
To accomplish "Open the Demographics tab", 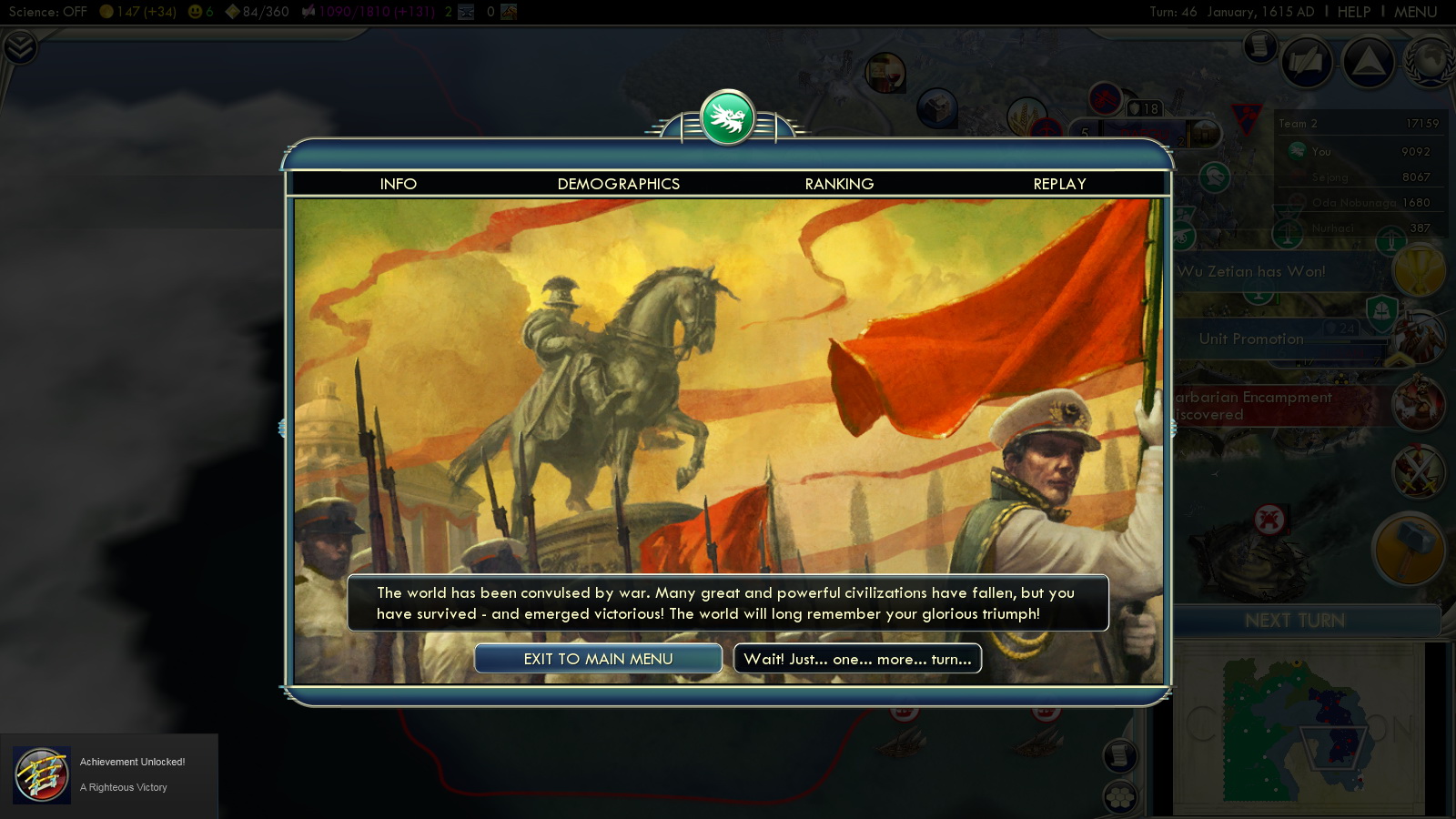I will [x=618, y=184].
